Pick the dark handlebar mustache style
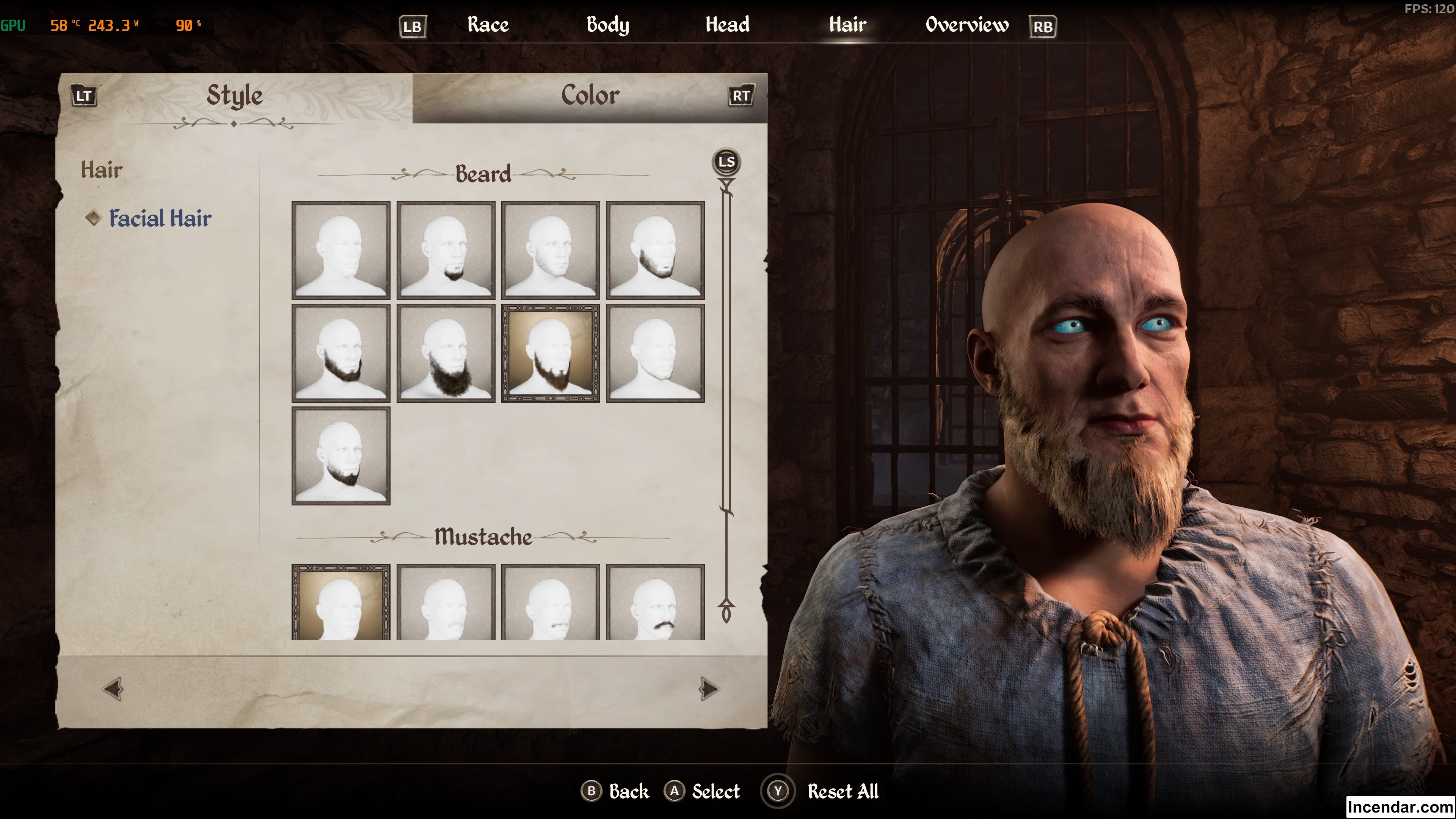This screenshot has width=1456, height=819. 655,602
